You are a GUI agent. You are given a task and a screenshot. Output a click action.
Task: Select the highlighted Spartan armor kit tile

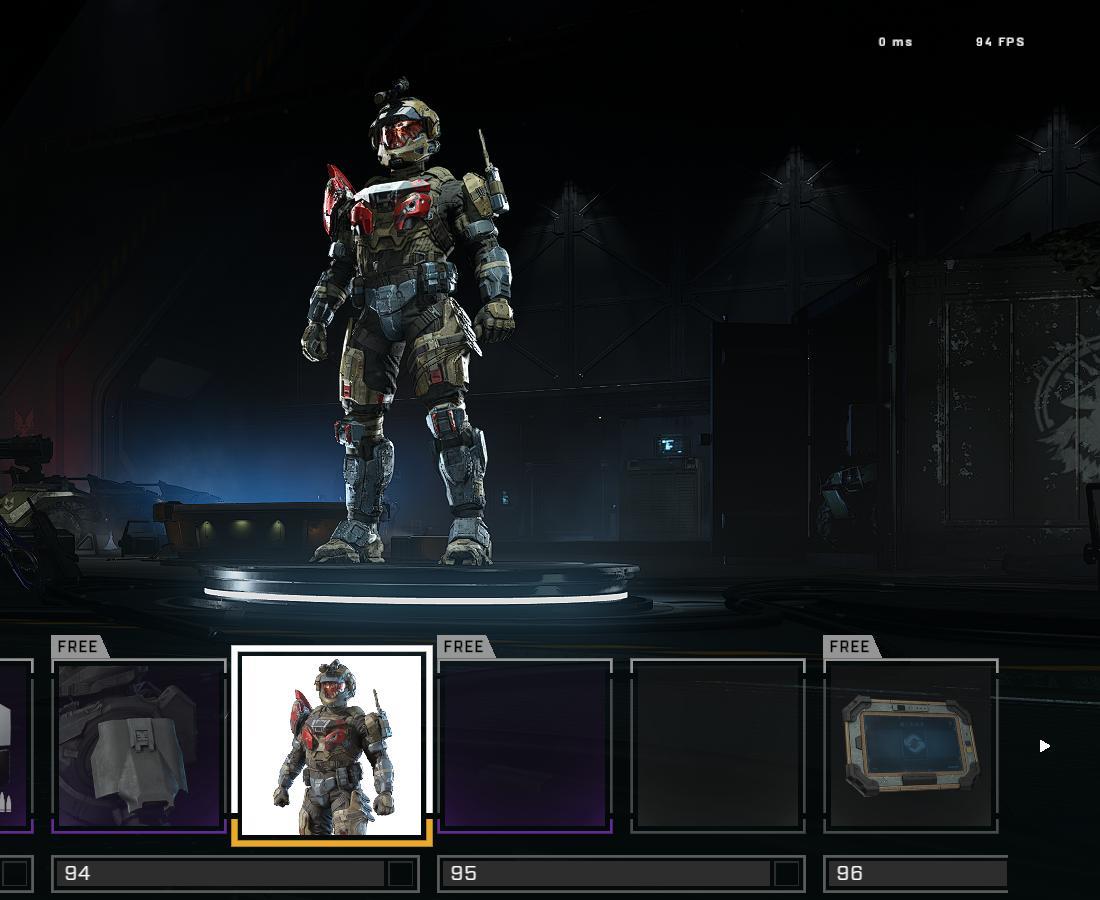point(332,745)
